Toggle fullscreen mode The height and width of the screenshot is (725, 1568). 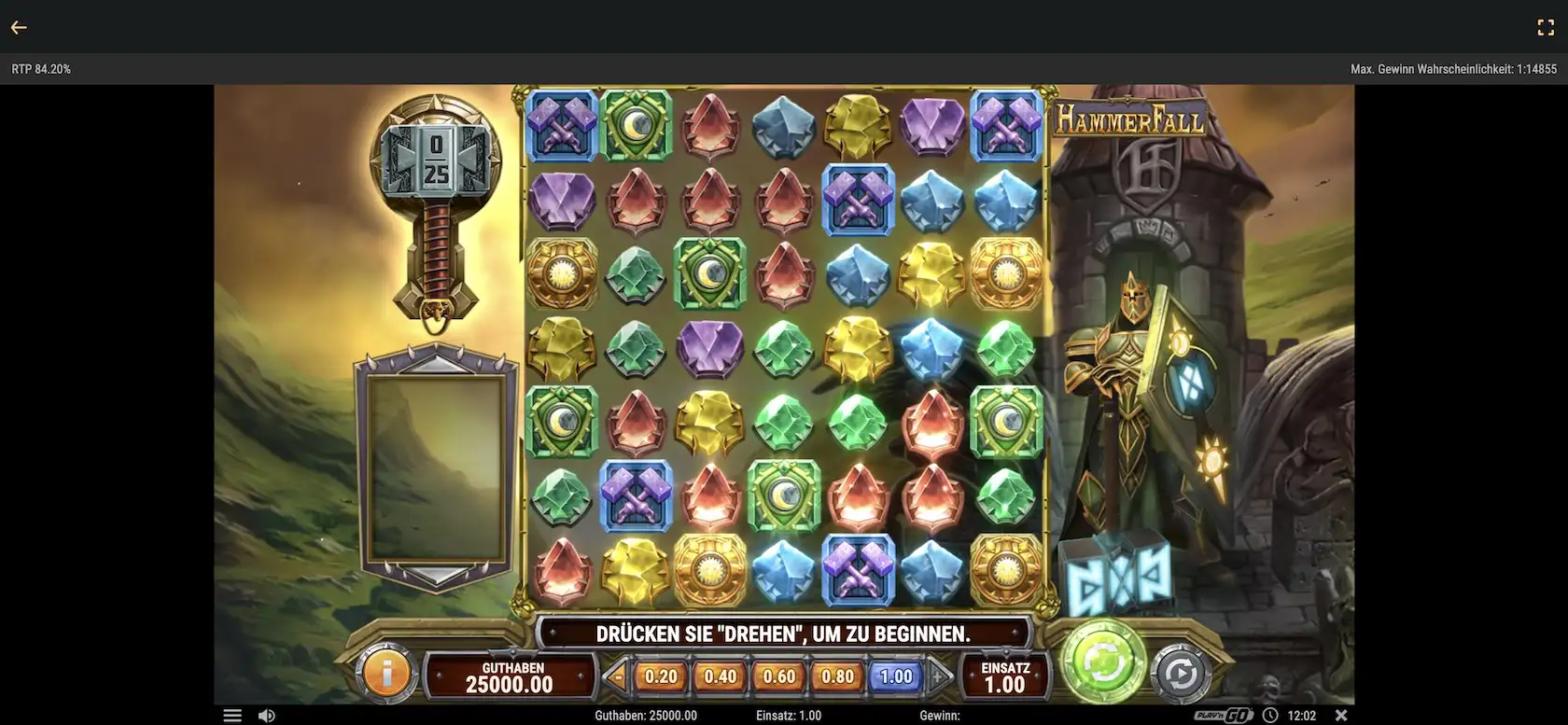click(x=1547, y=26)
